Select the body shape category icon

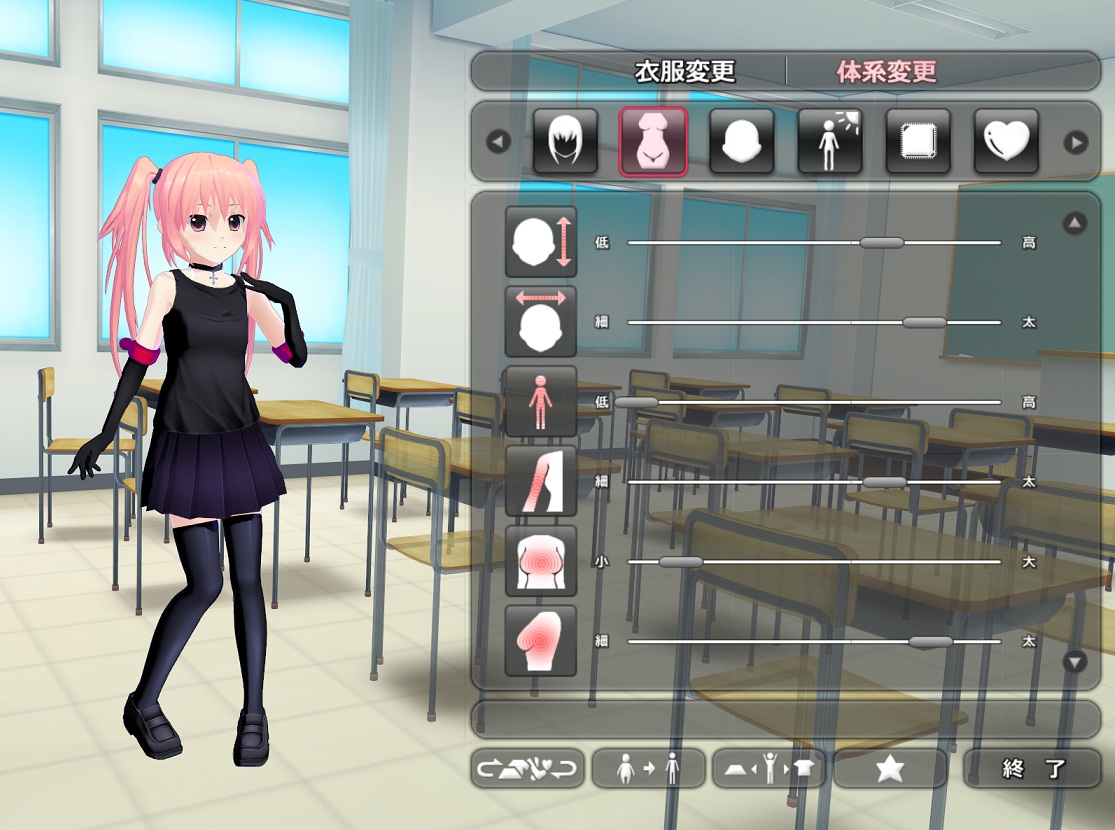coord(653,142)
